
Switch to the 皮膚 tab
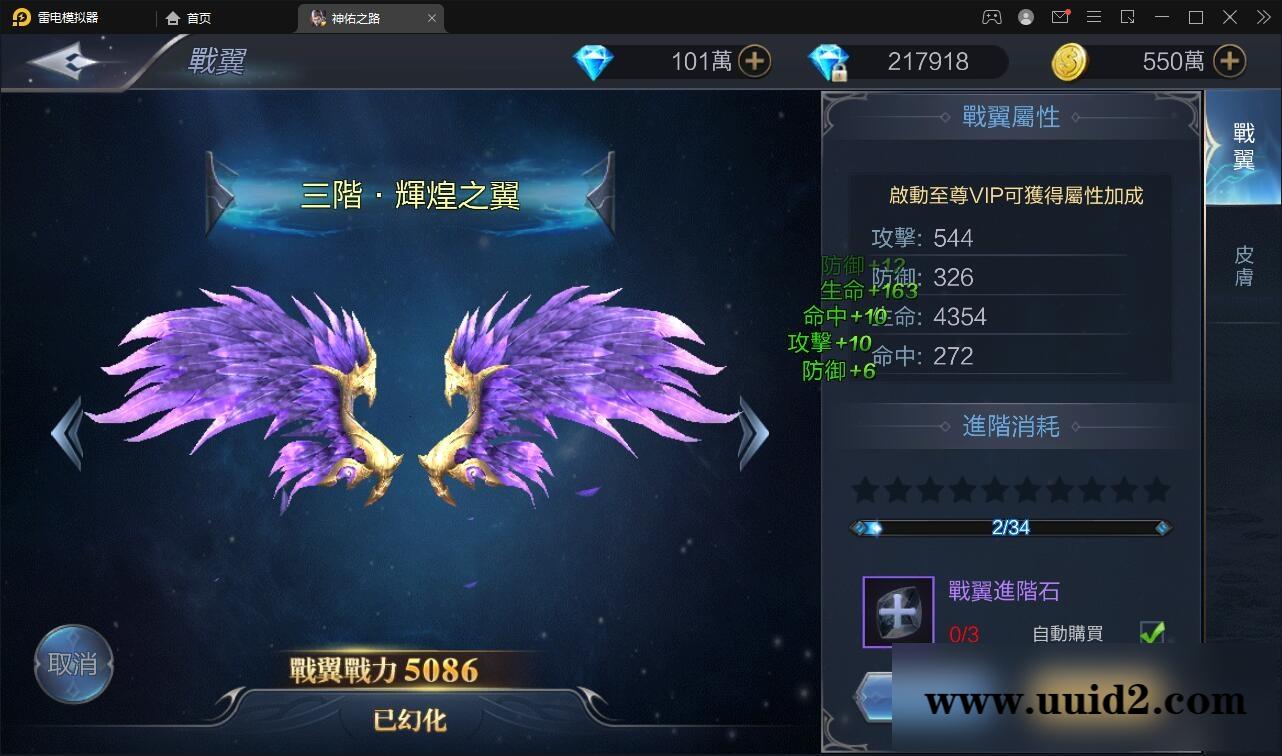pos(1243,262)
